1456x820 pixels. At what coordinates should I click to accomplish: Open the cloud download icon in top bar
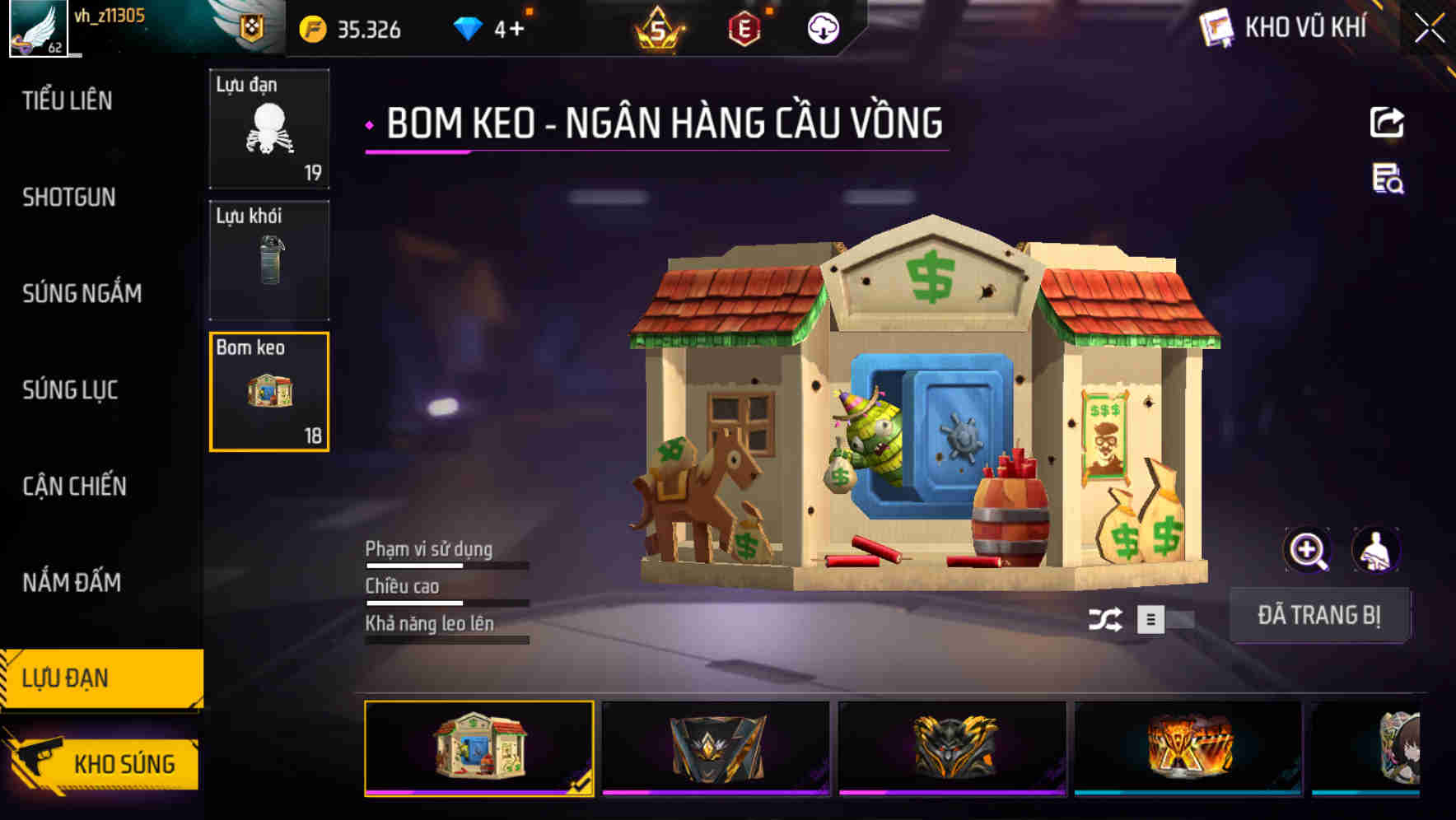click(823, 27)
